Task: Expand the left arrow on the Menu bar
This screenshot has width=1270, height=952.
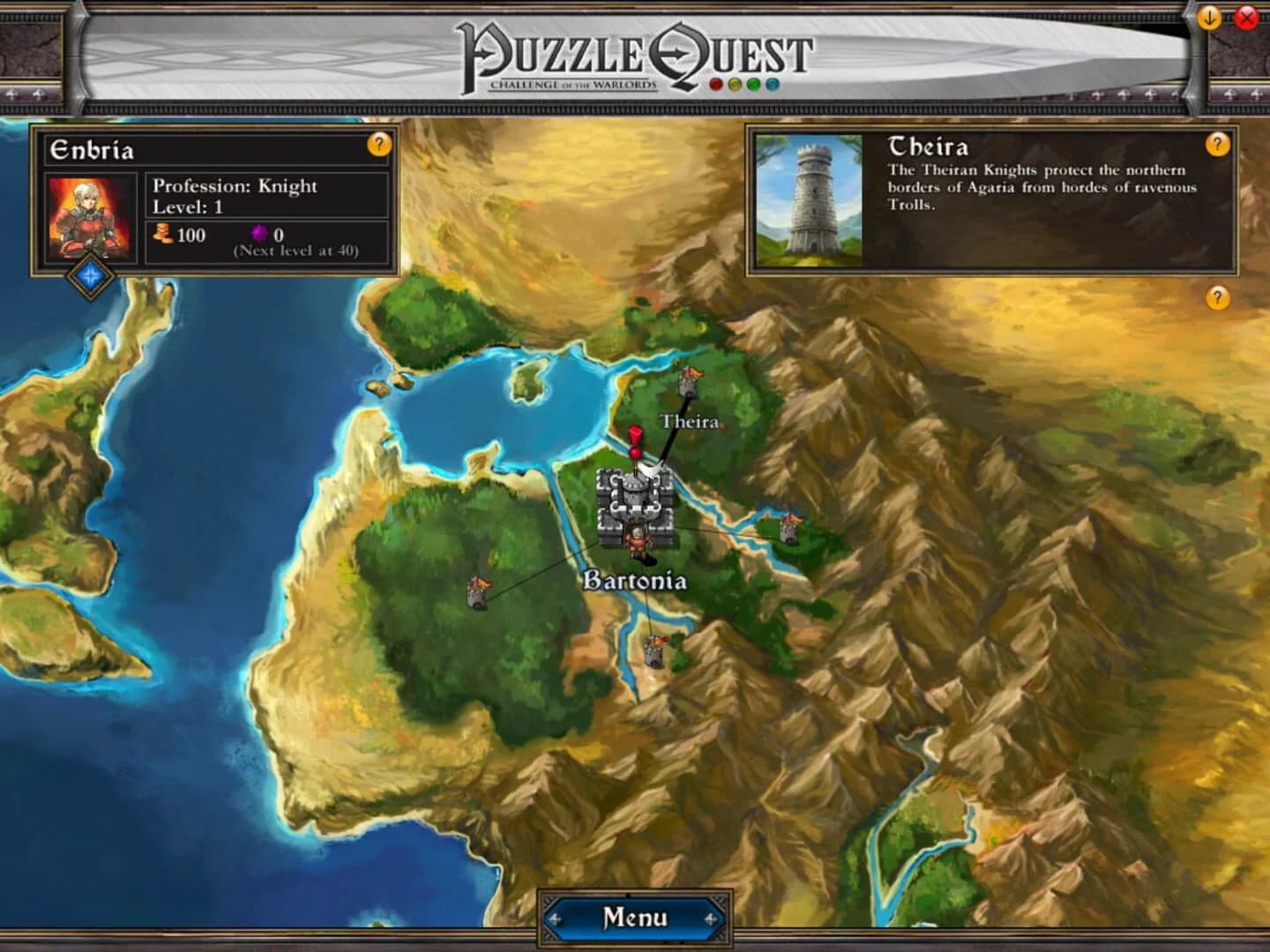Action: coord(557,919)
